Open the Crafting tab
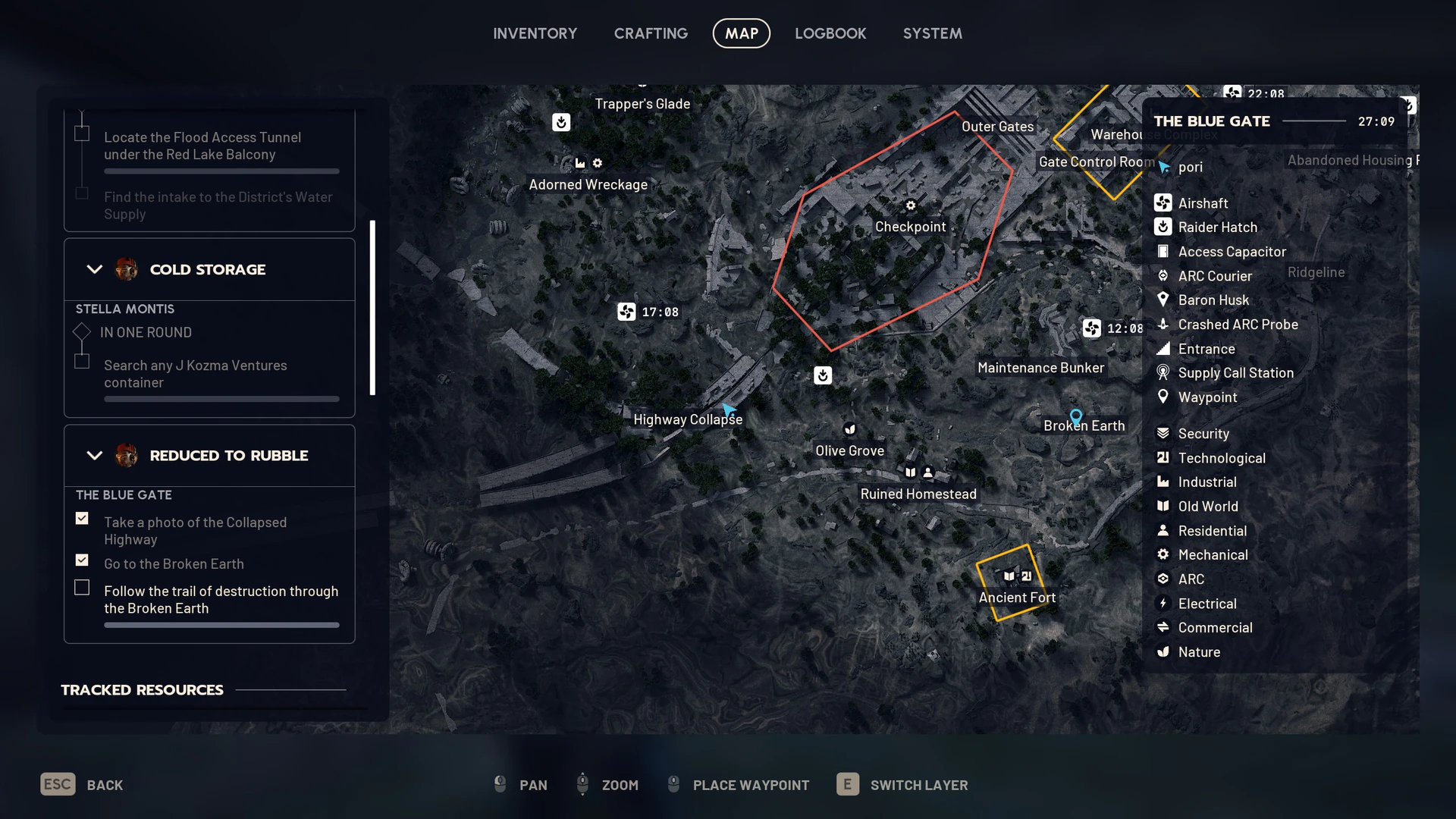Screen dimensions: 1456x819 651,33
